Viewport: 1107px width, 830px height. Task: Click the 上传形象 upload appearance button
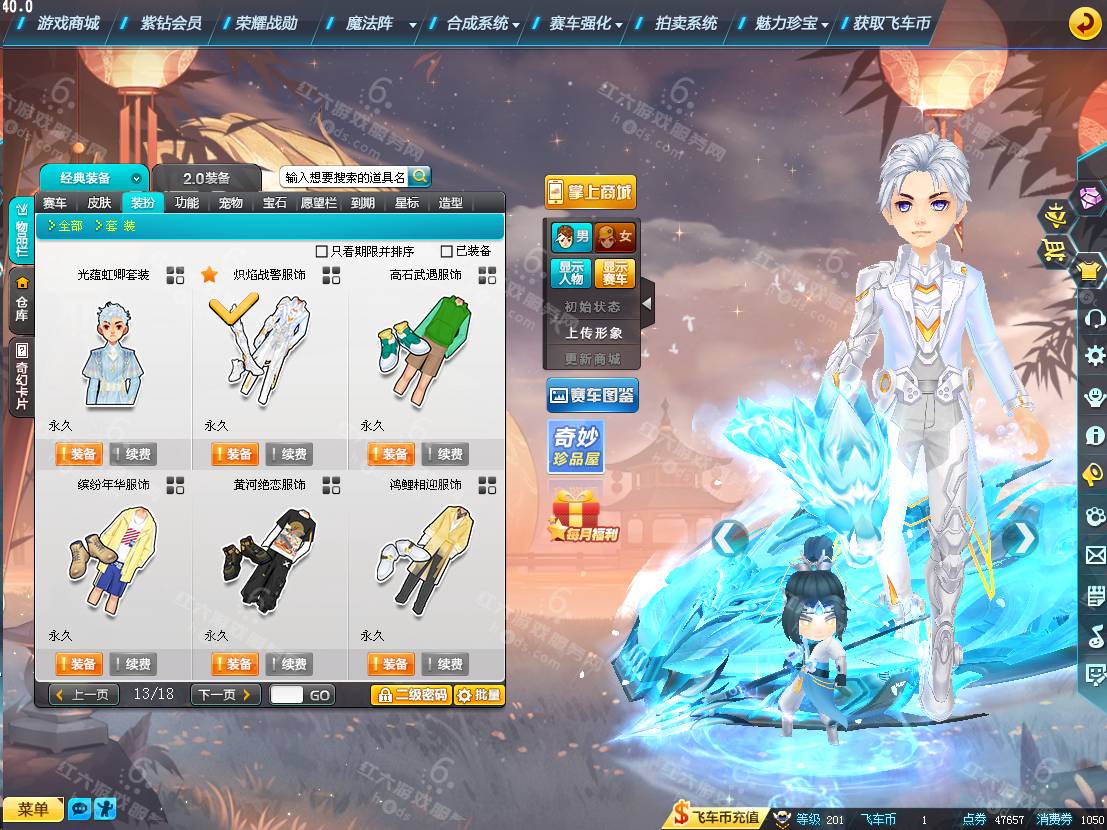coord(593,333)
